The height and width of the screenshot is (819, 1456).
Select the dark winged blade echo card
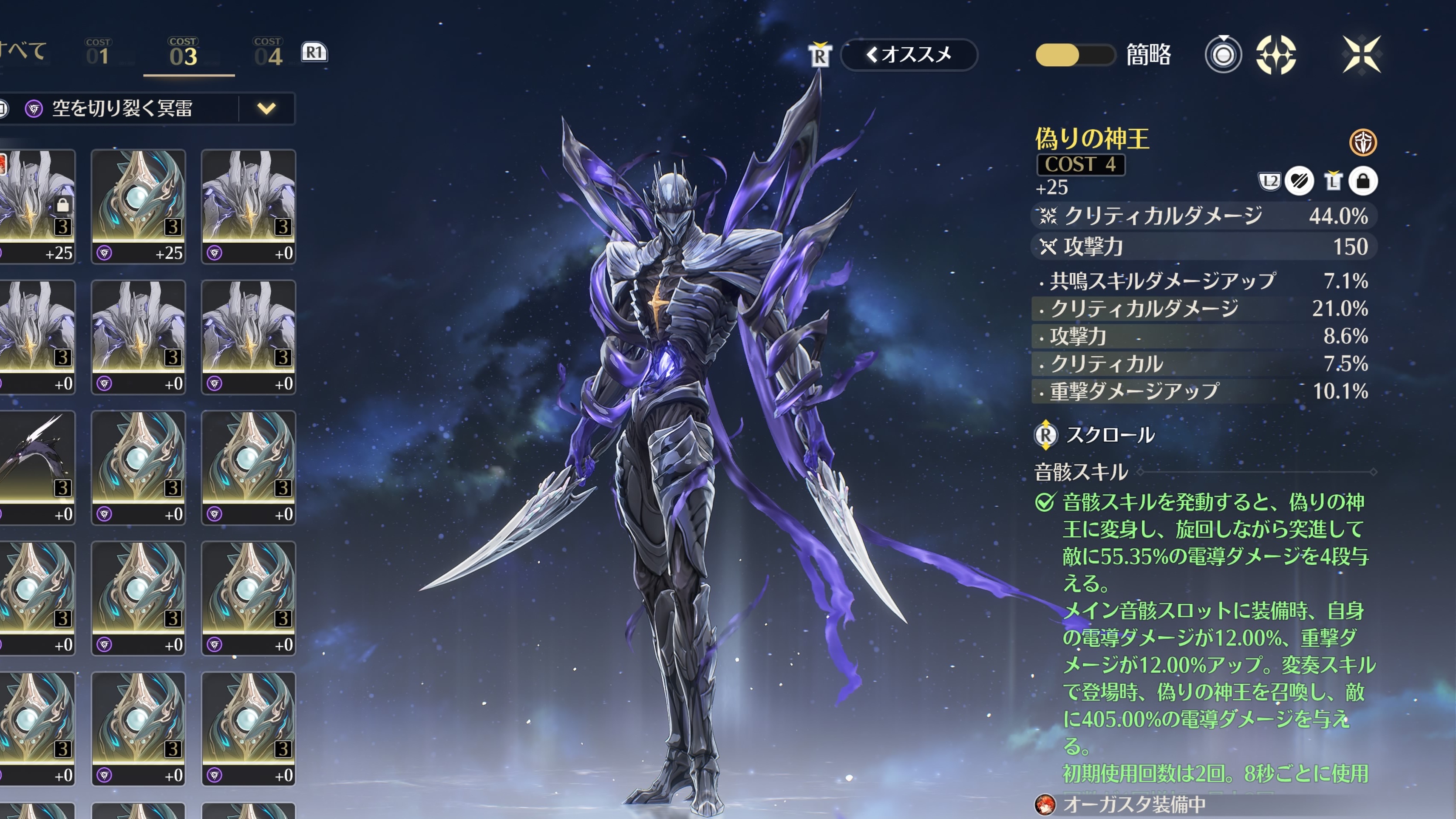(x=37, y=468)
